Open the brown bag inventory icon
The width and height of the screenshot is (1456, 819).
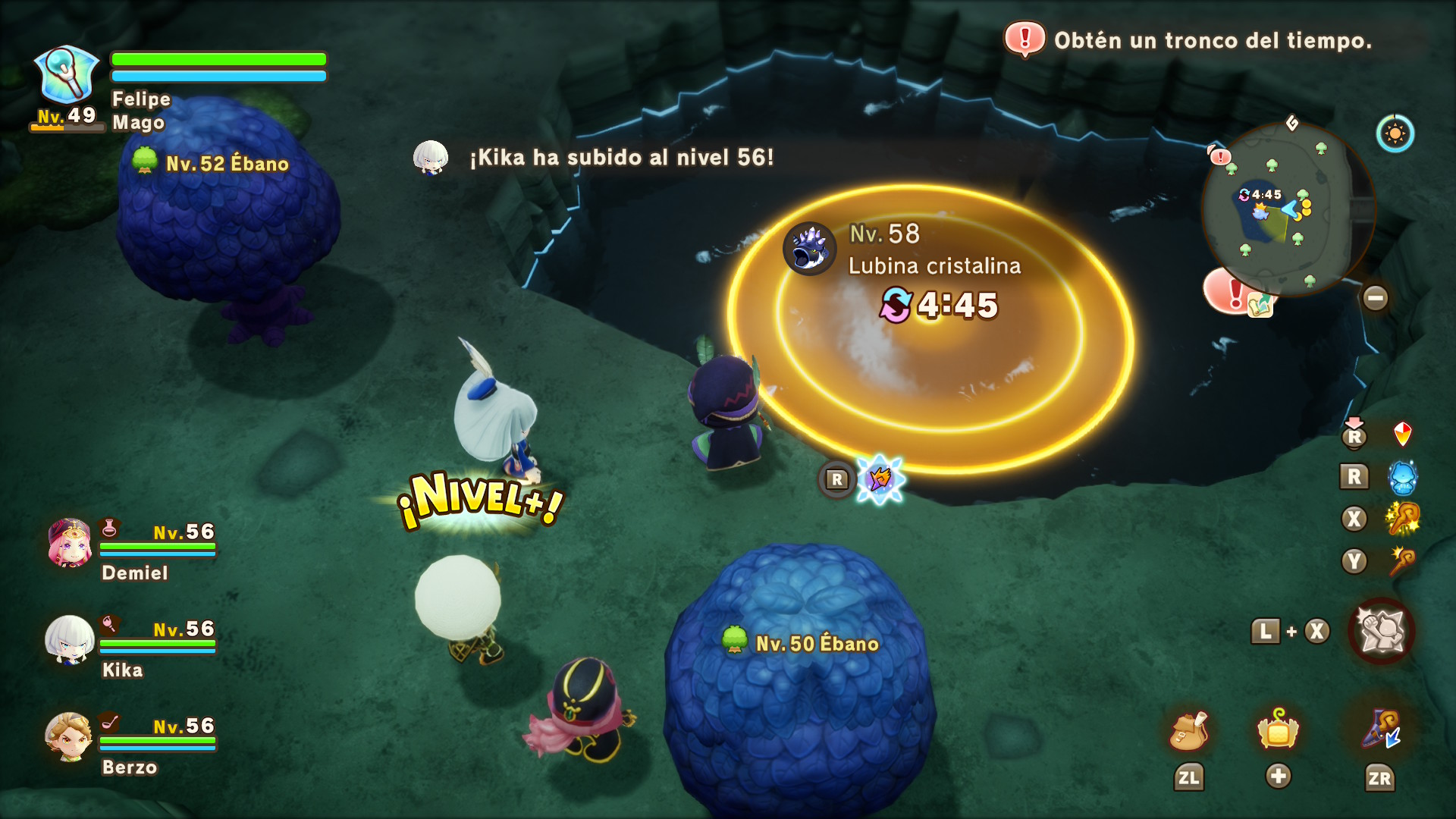(x=1188, y=731)
